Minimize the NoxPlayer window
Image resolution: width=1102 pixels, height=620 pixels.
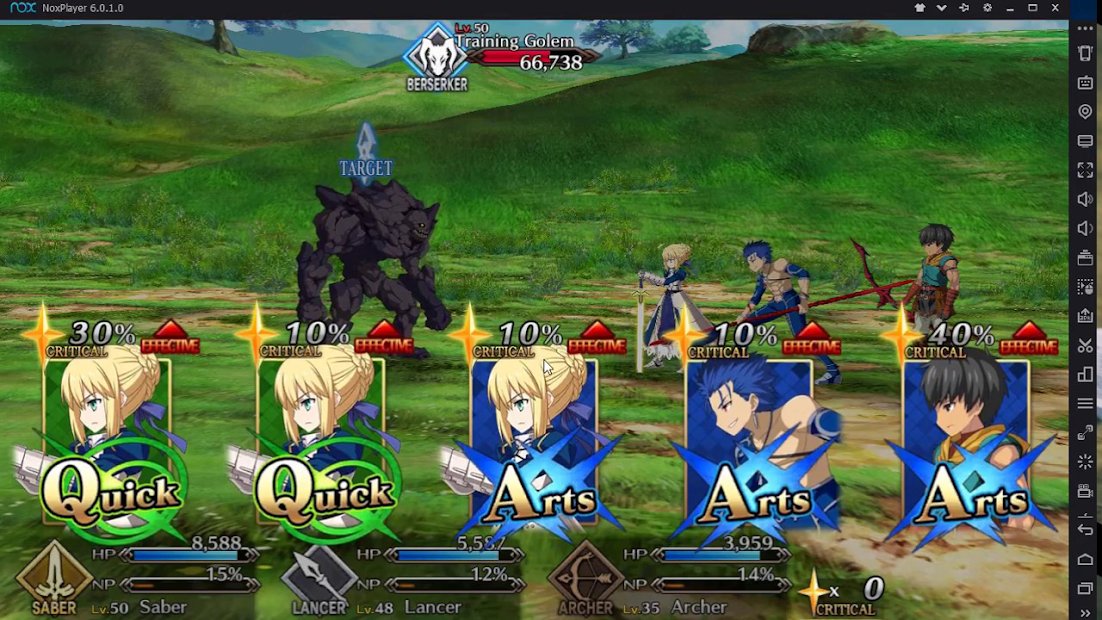[1010, 8]
